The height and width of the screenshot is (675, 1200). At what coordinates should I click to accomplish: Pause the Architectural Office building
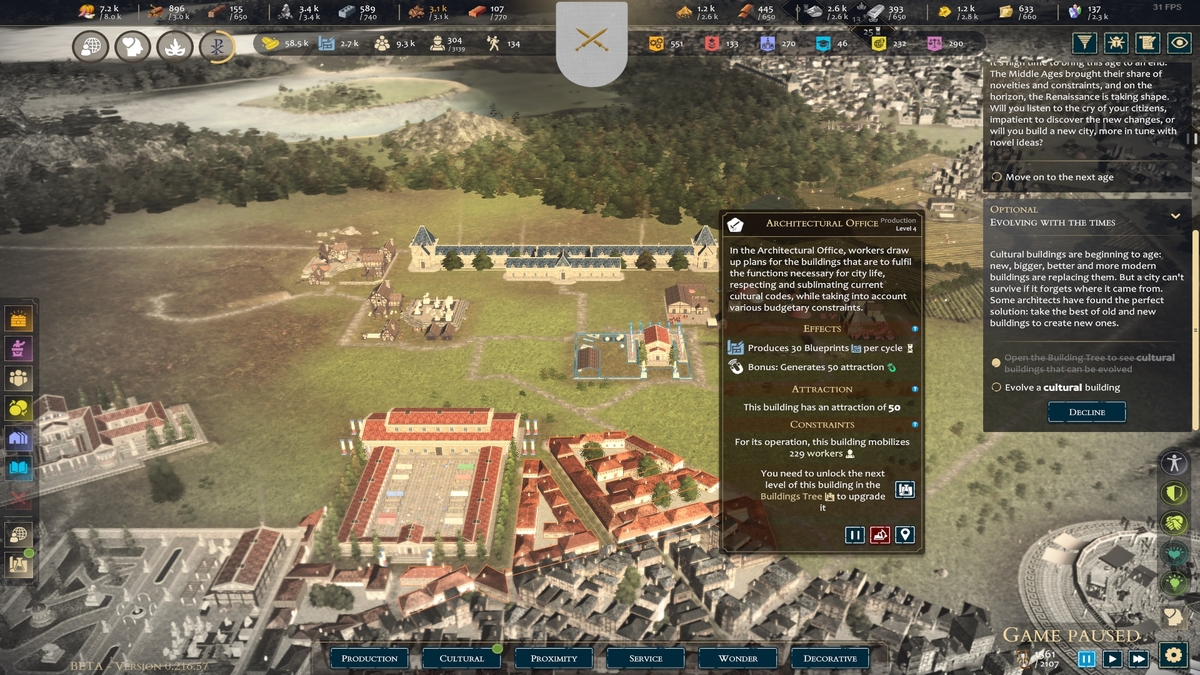855,535
